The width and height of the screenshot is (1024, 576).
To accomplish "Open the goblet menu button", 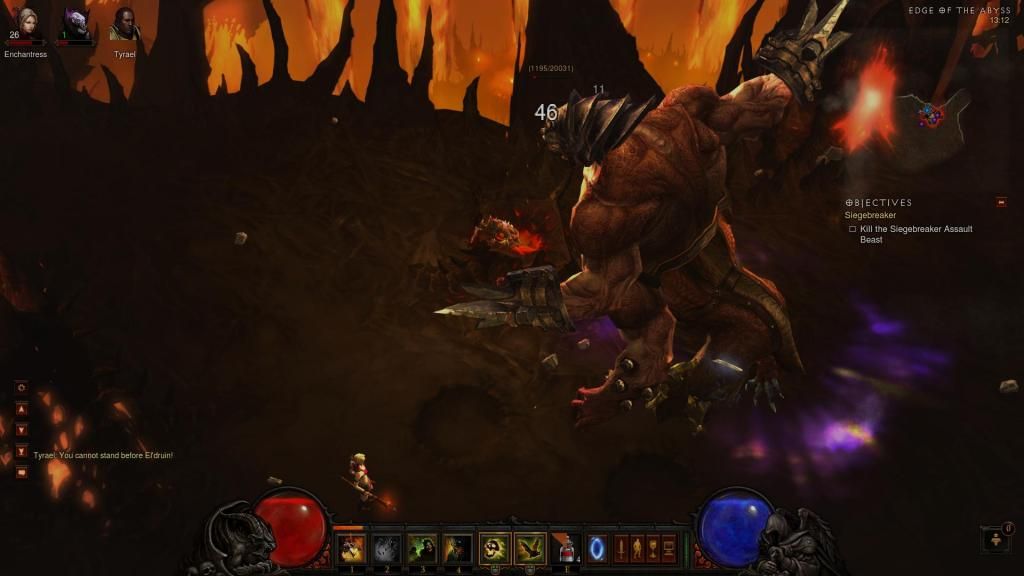I will pyautogui.click(x=653, y=548).
